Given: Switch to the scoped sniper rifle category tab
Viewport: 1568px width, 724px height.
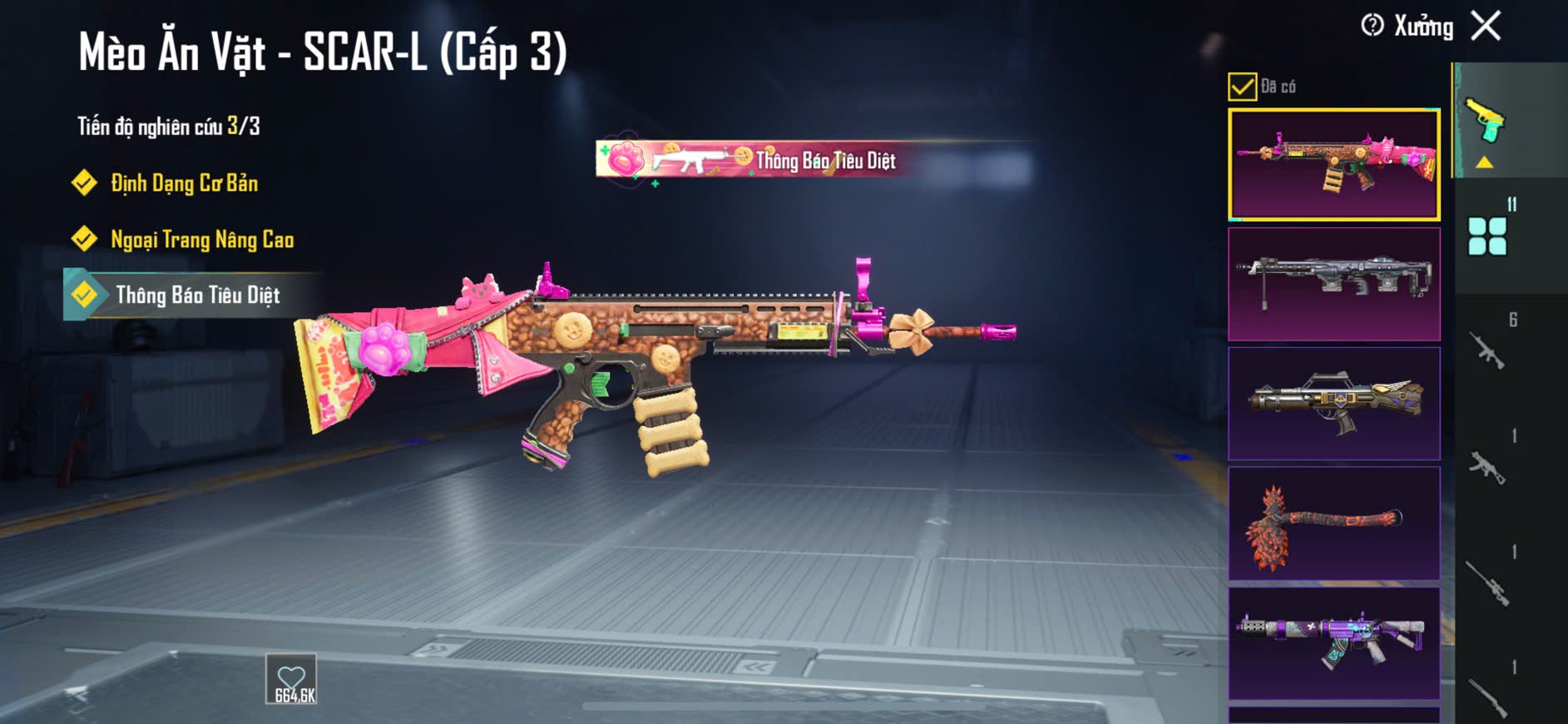Looking at the screenshot, I should [x=1487, y=583].
